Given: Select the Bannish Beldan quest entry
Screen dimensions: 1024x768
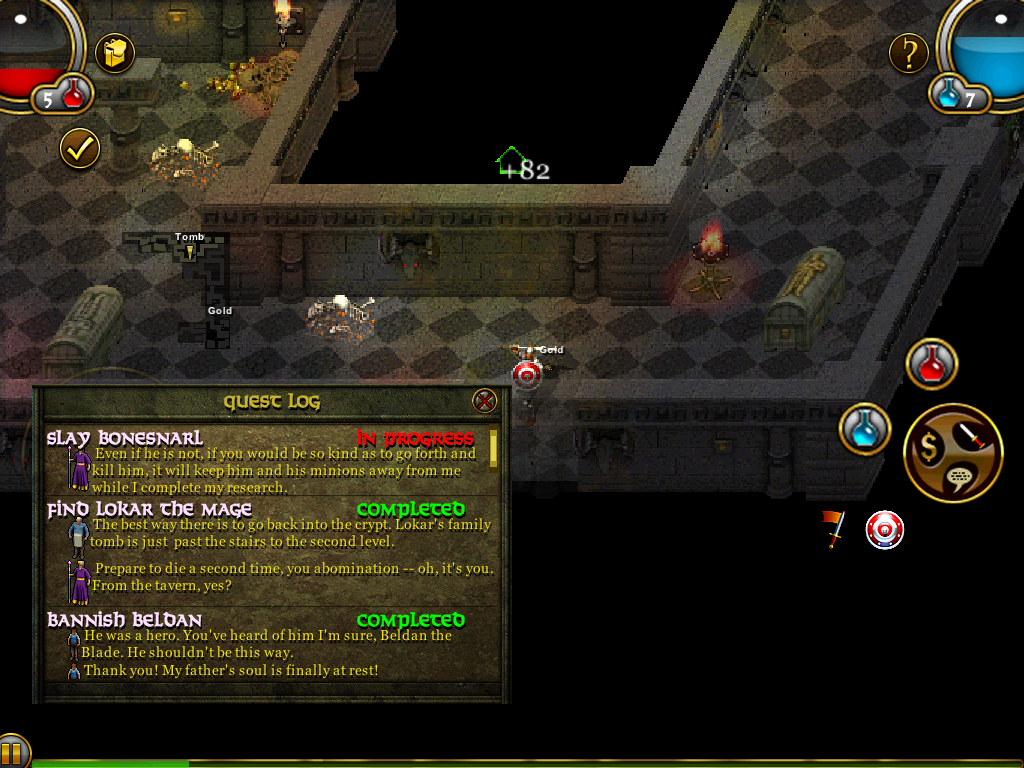Looking at the screenshot, I should tap(125, 620).
